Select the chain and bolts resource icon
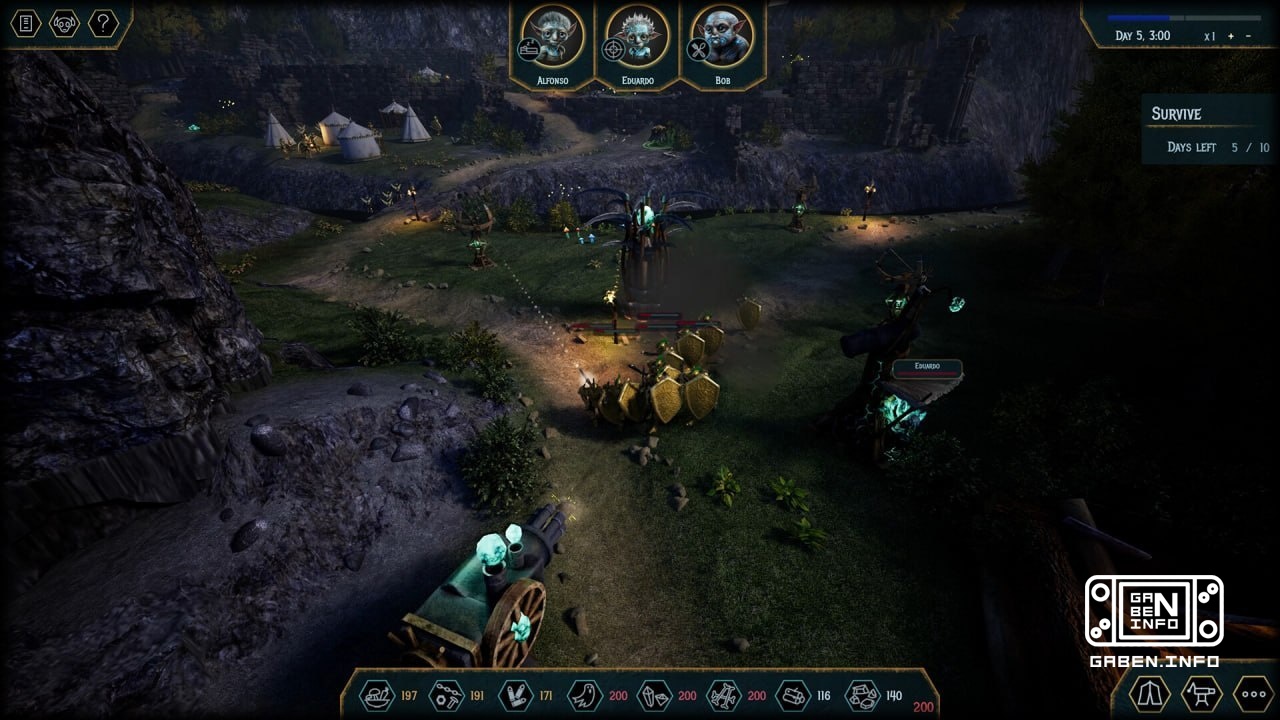Image resolution: width=1280 pixels, height=720 pixels. (x=446, y=695)
